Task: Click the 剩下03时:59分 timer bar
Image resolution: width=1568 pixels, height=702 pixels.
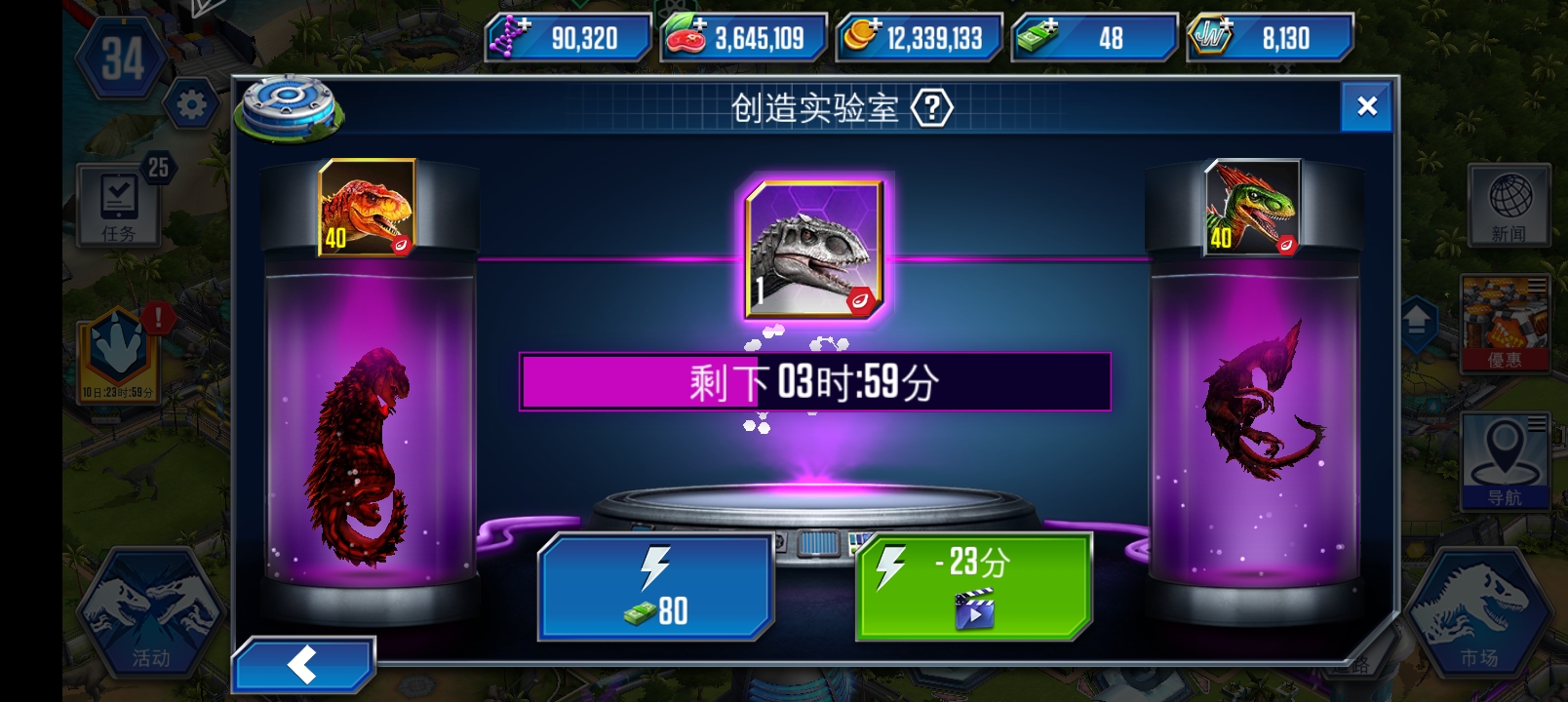Action: 815,384
